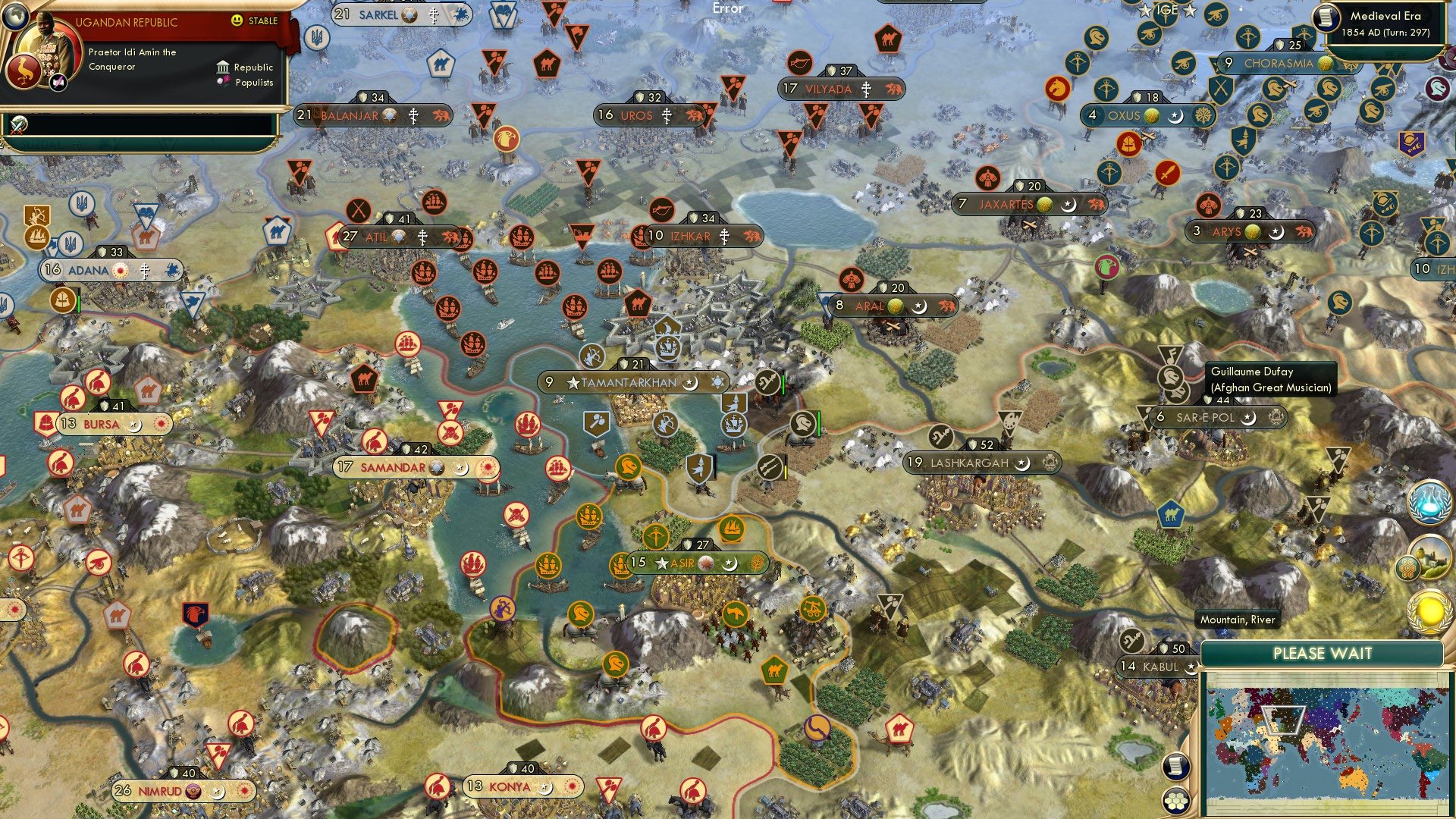Viewport: 1456px width, 819px height.
Task: Toggle the hex grid strategic view button
Action: tap(1176, 801)
